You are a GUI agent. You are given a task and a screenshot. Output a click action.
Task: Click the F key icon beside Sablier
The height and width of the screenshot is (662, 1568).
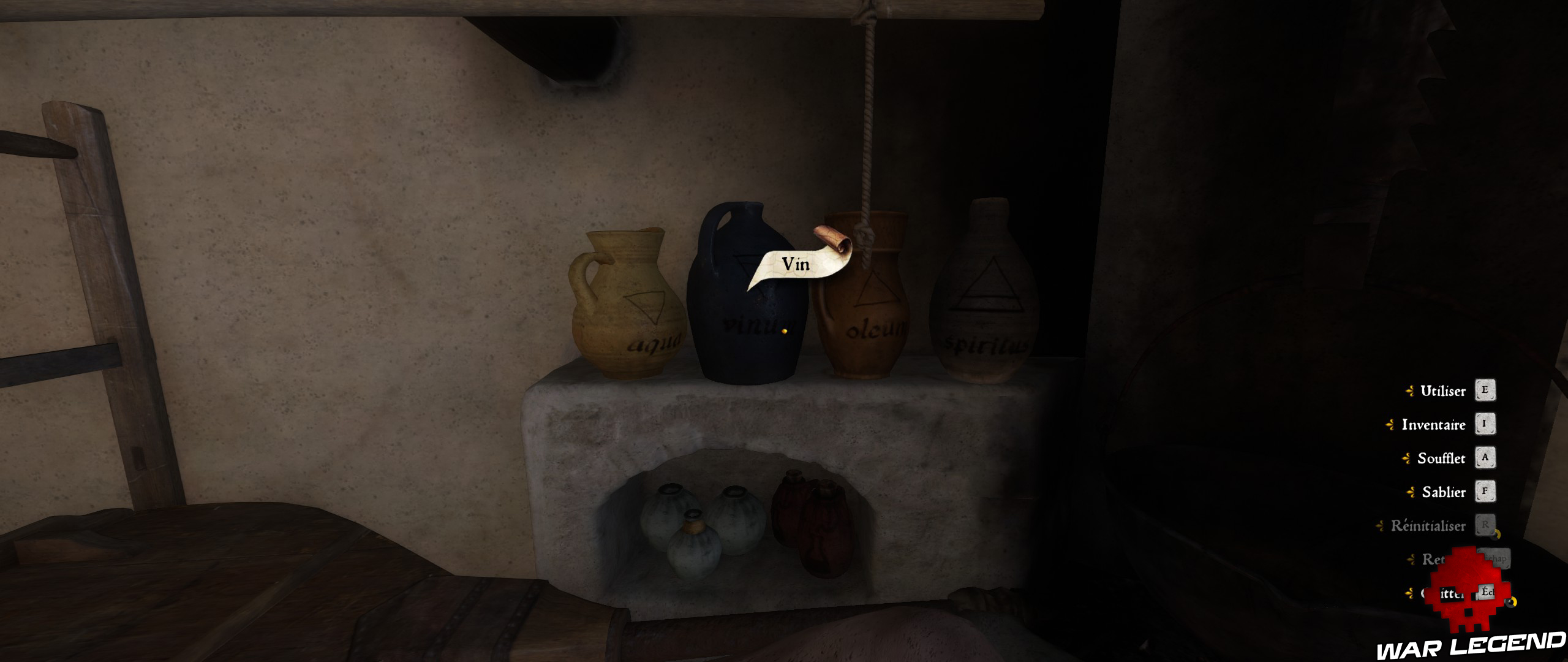click(1485, 492)
